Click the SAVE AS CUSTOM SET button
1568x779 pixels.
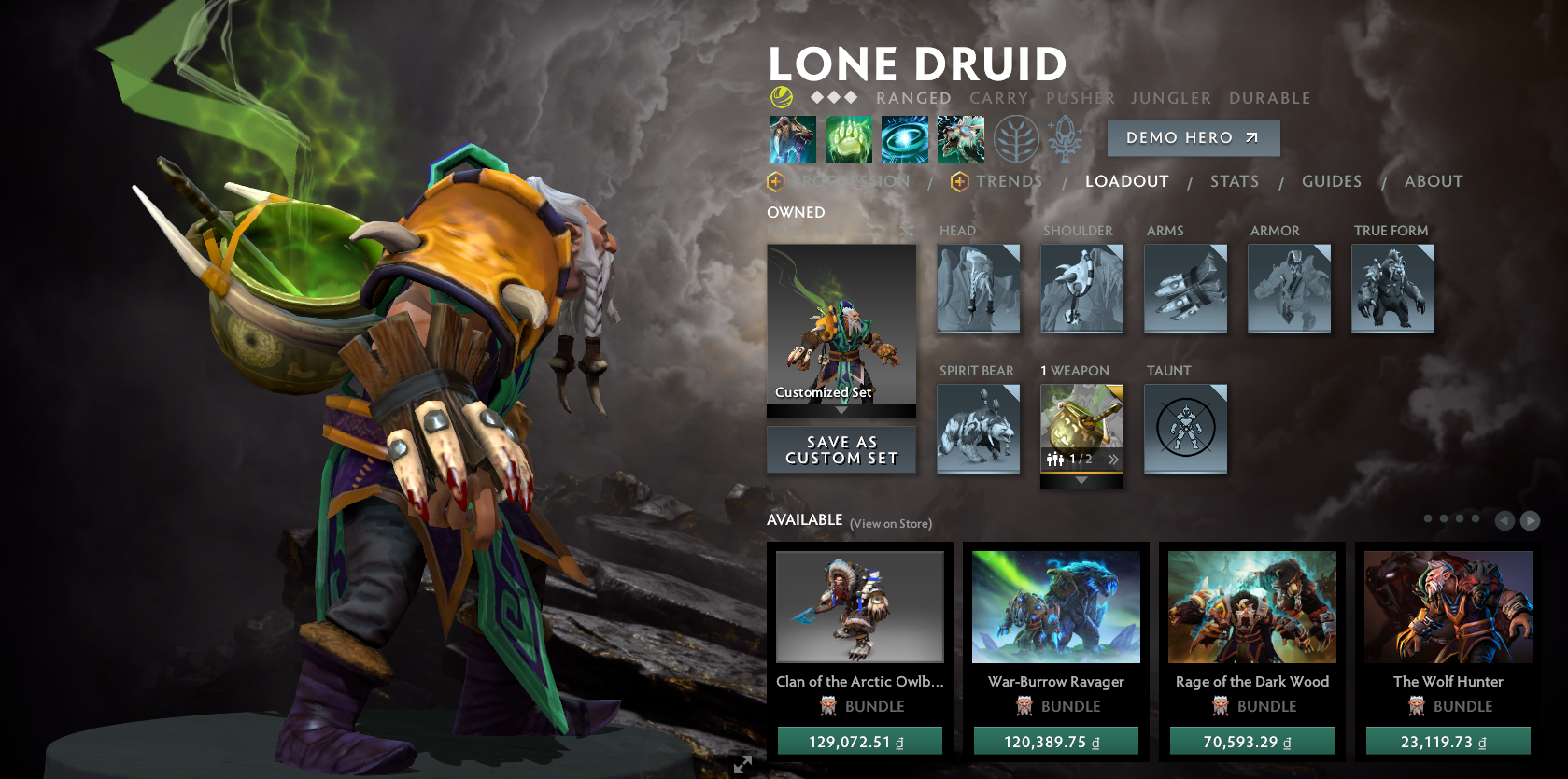click(841, 449)
